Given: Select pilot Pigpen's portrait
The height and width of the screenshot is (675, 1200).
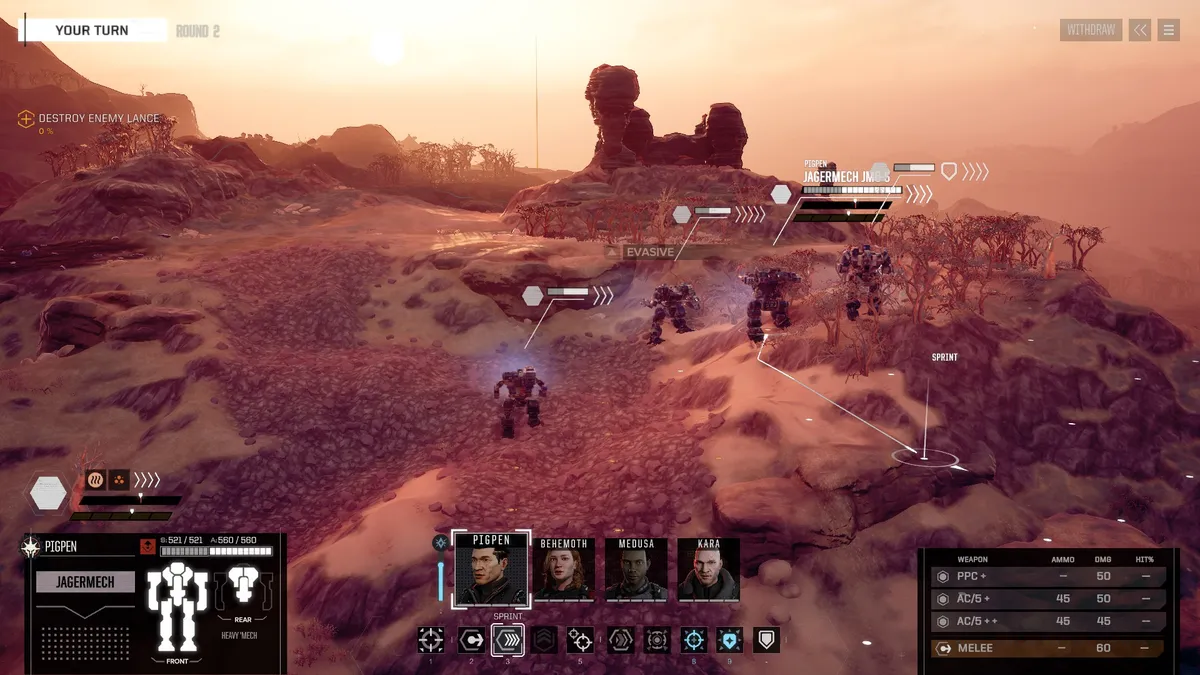Looking at the screenshot, I should (489, 569).
